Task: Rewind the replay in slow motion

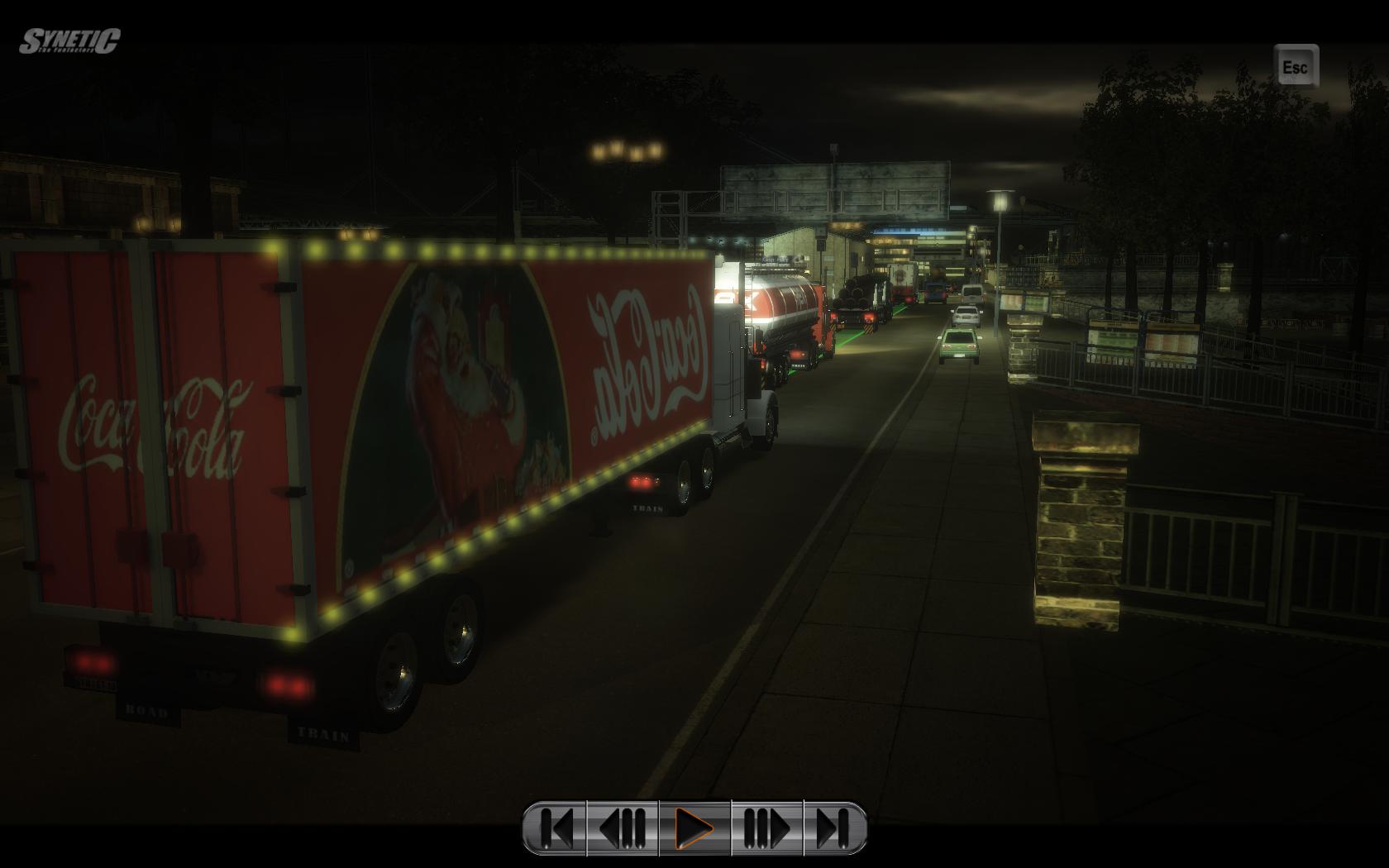Action: click(623, 827)
